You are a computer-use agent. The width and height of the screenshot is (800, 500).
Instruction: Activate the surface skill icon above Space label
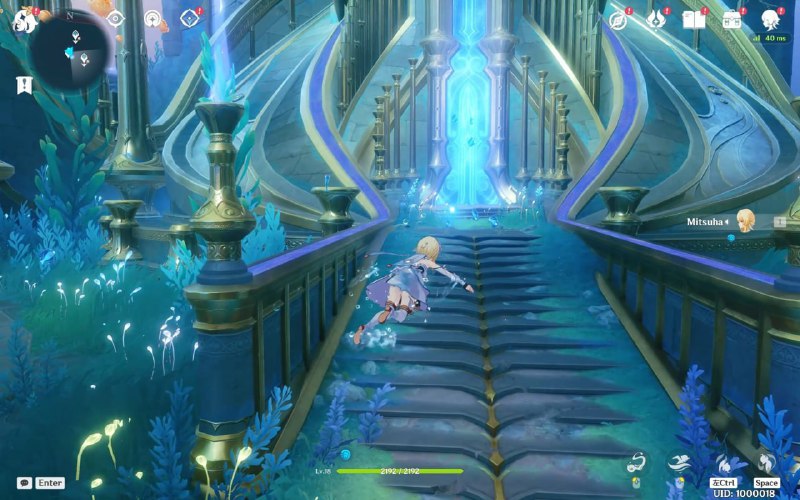click(x=766, y=463)
